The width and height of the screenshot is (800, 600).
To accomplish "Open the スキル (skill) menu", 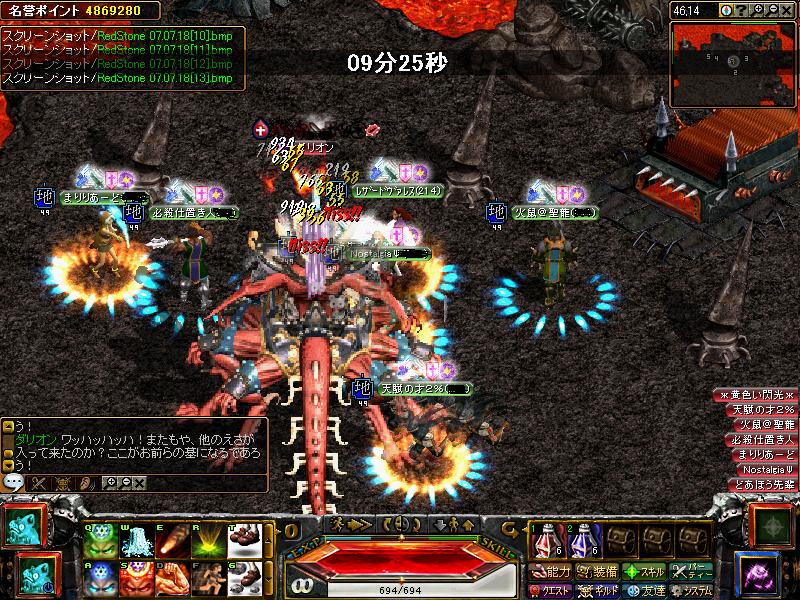I will click(645, 572).
